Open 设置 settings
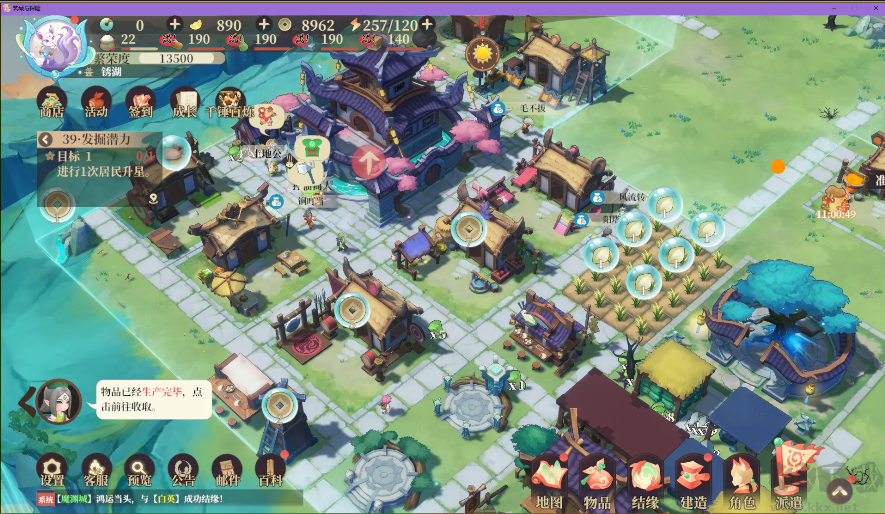The width and height of the screenshot is (885, 514). [52, 469]
